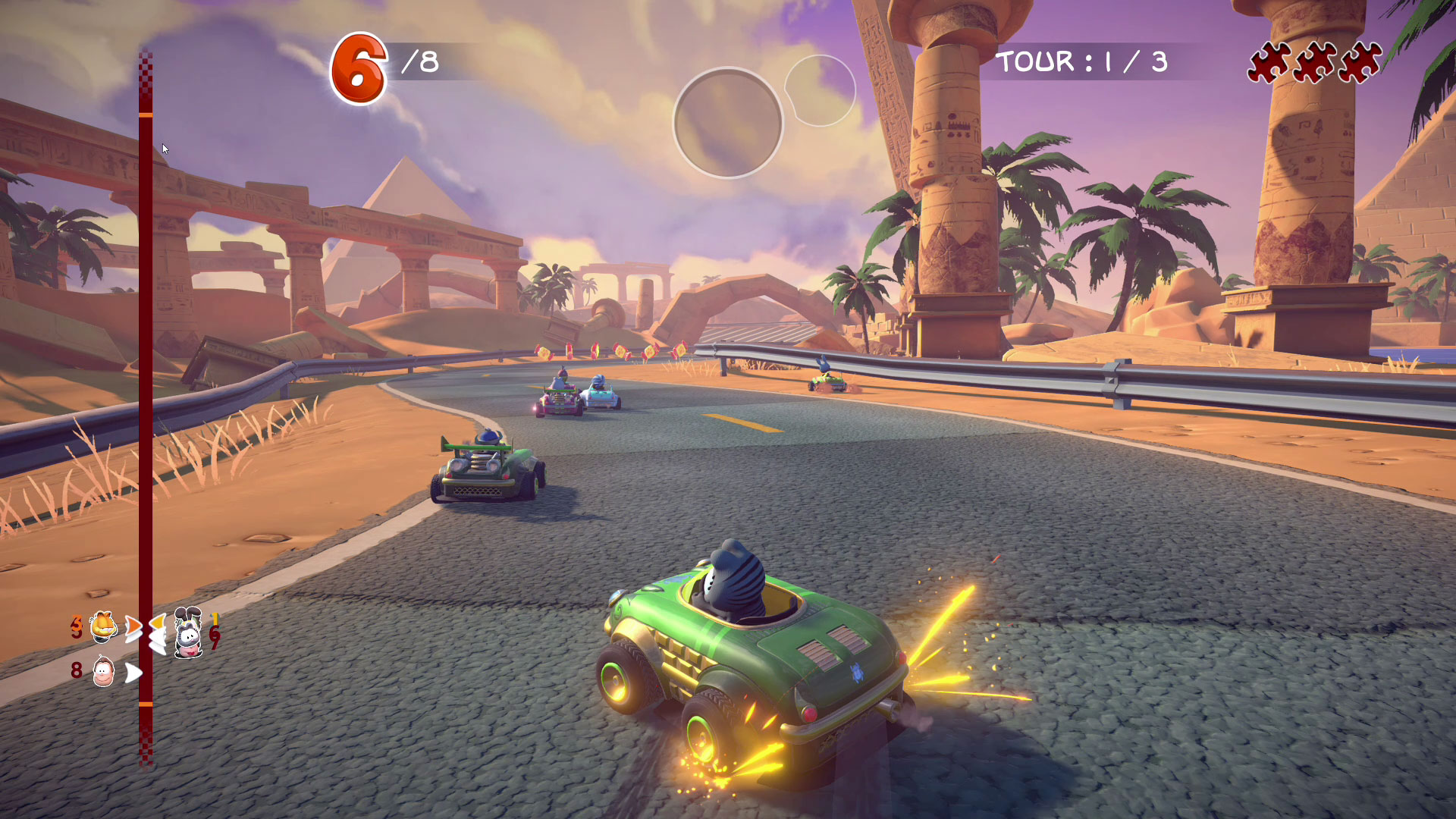Select the large empty bonus item slot
The width and height of the screenshot is (1456, 819).
[727, 123]
